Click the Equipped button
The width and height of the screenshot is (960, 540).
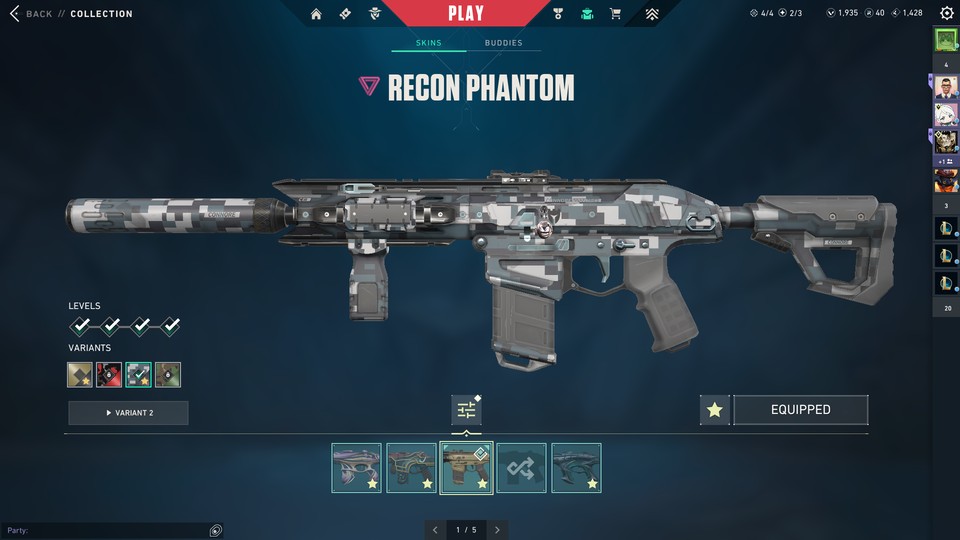pos(800,410)
